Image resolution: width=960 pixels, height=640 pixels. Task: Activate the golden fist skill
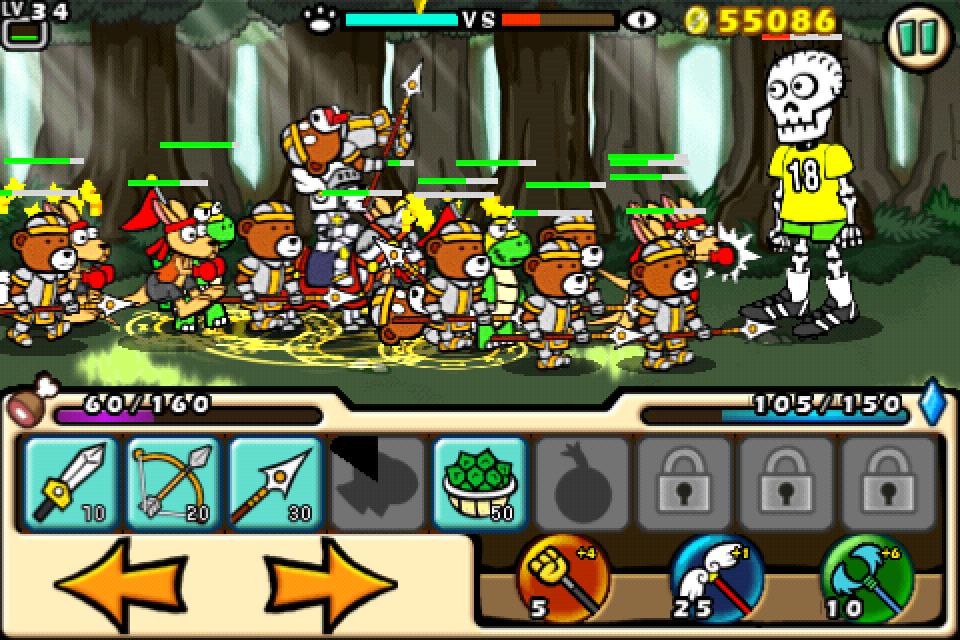(563, 580)
